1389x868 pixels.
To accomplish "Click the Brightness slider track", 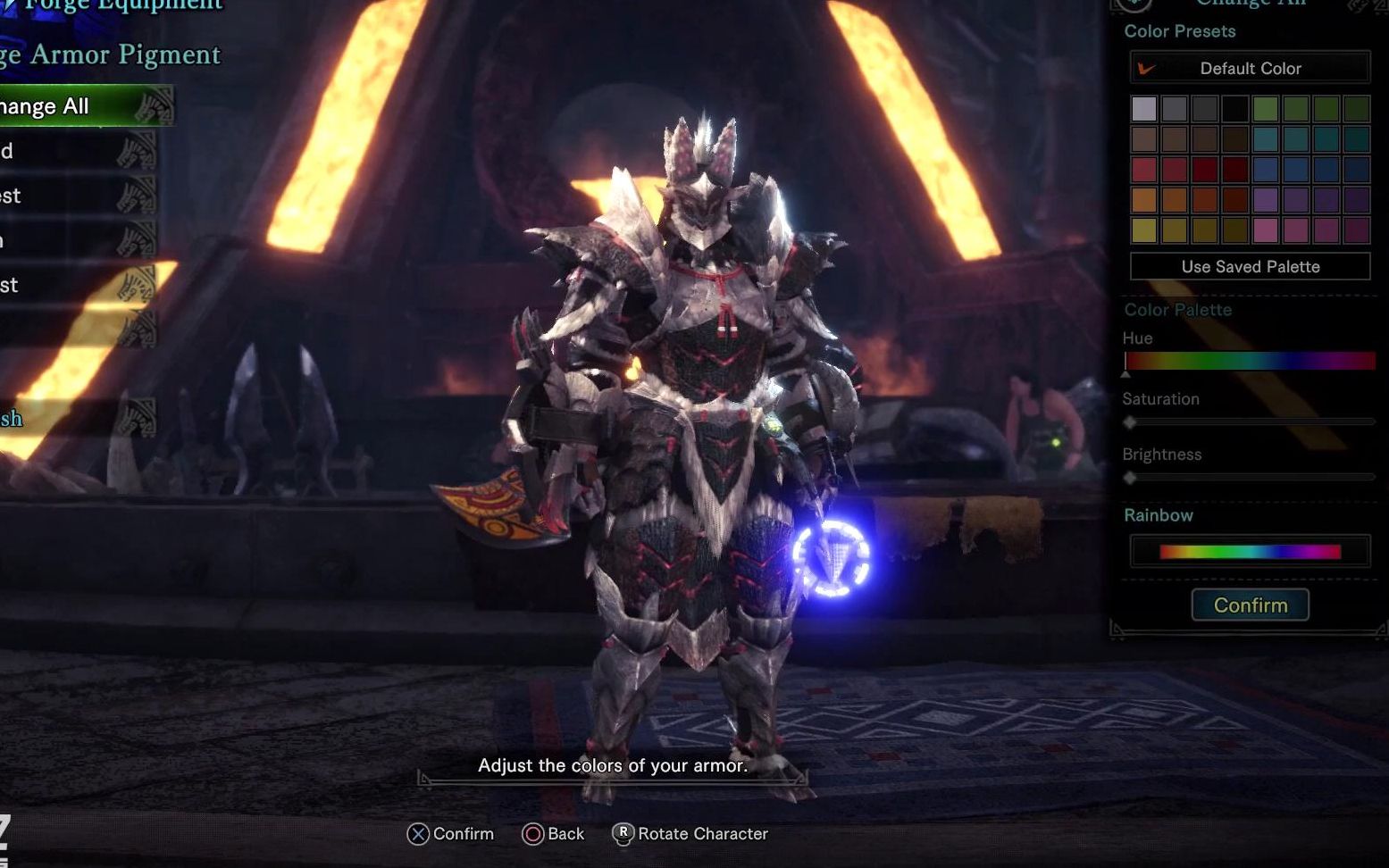I will click(x=1250, y=478).
